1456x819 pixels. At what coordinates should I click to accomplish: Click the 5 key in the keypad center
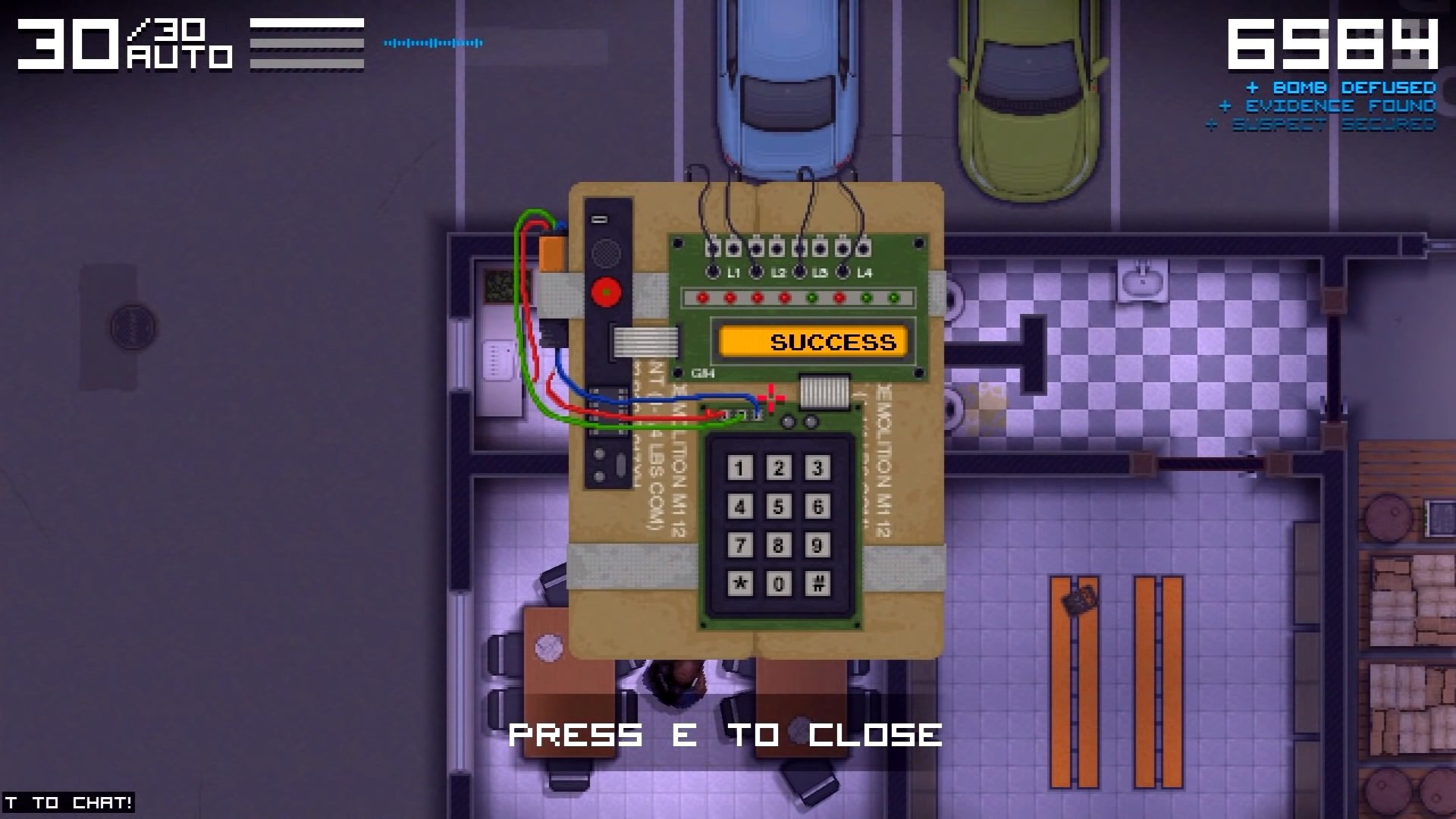point(779,507)
